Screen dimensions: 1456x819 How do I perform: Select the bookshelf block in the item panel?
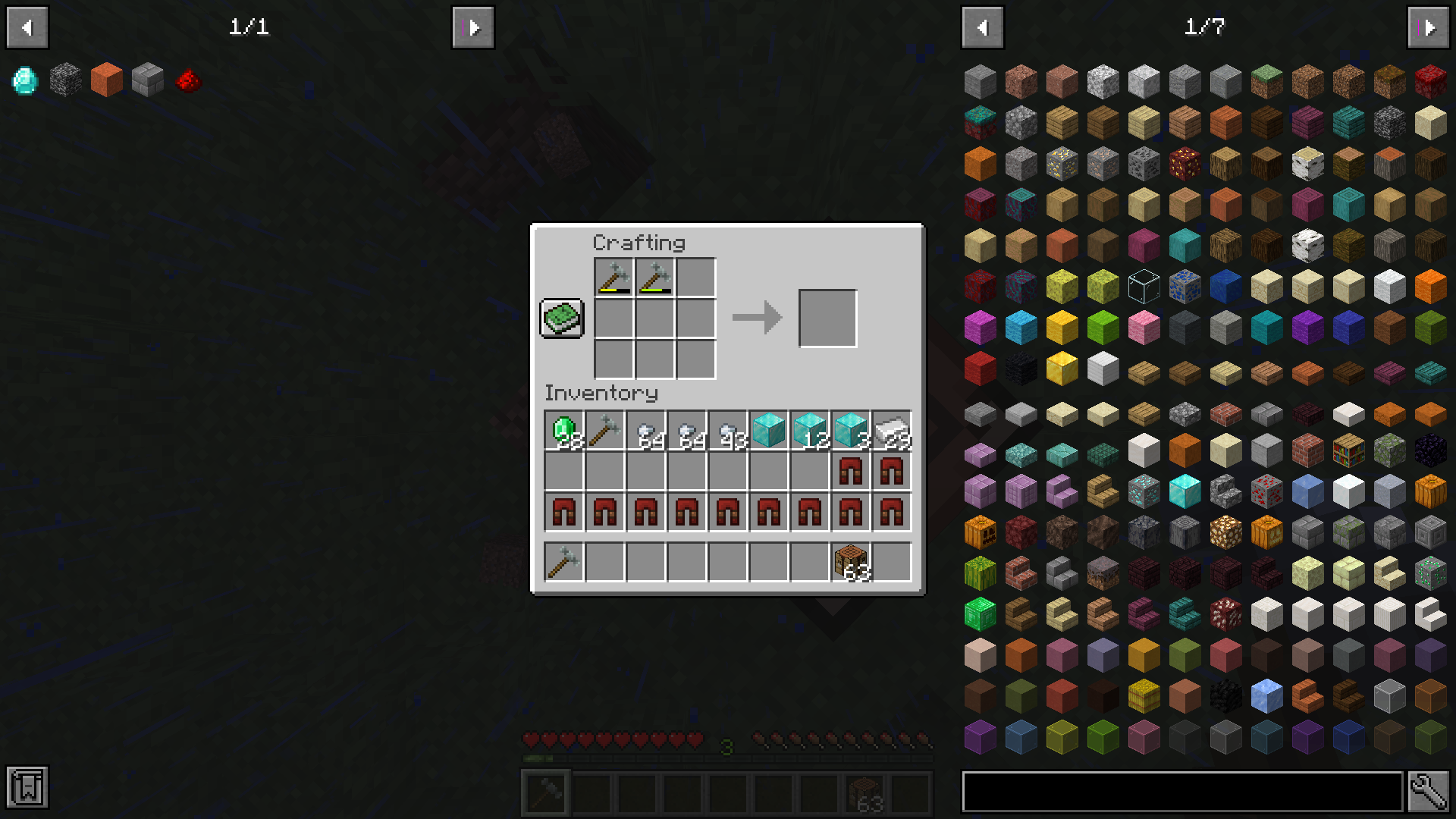coord(1348,450)
